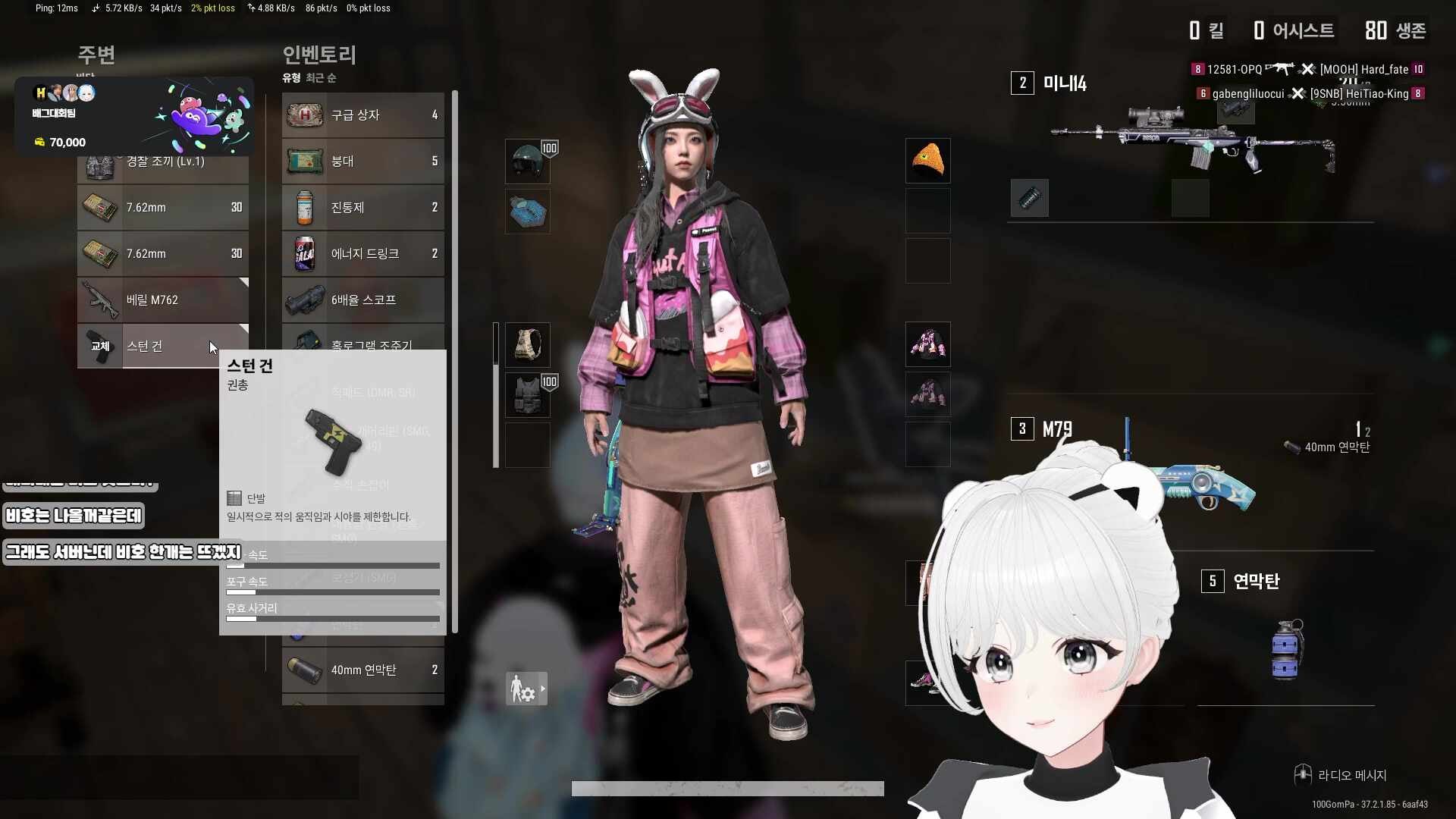This screenshot has width=1456, height=819.
Task: Select the orange beanie cosmetic slot
Action: coord(927,161)
